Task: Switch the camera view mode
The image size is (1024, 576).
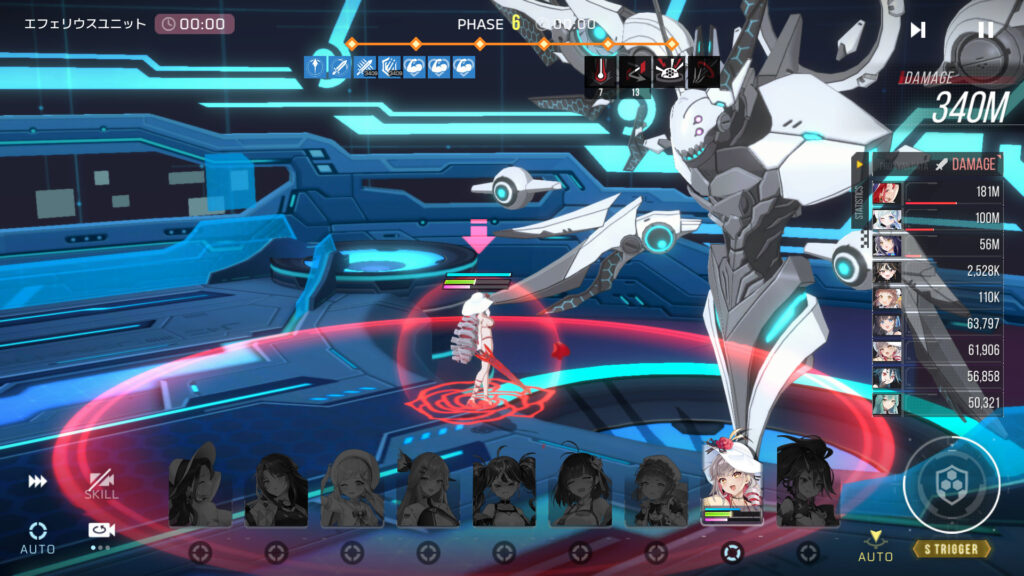Action: pos(100,532)
